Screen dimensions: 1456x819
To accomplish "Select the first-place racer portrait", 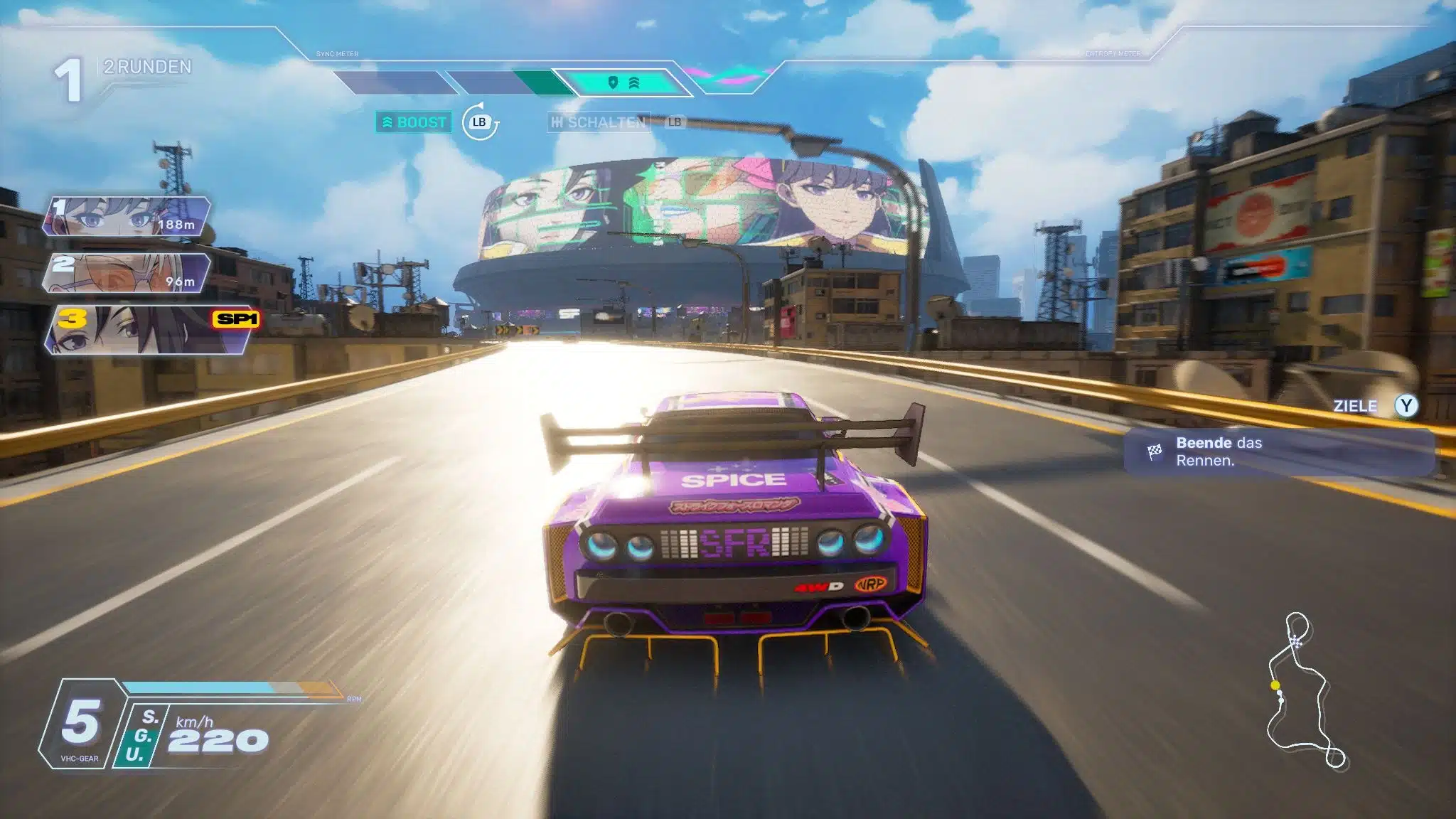I will 127,216.
